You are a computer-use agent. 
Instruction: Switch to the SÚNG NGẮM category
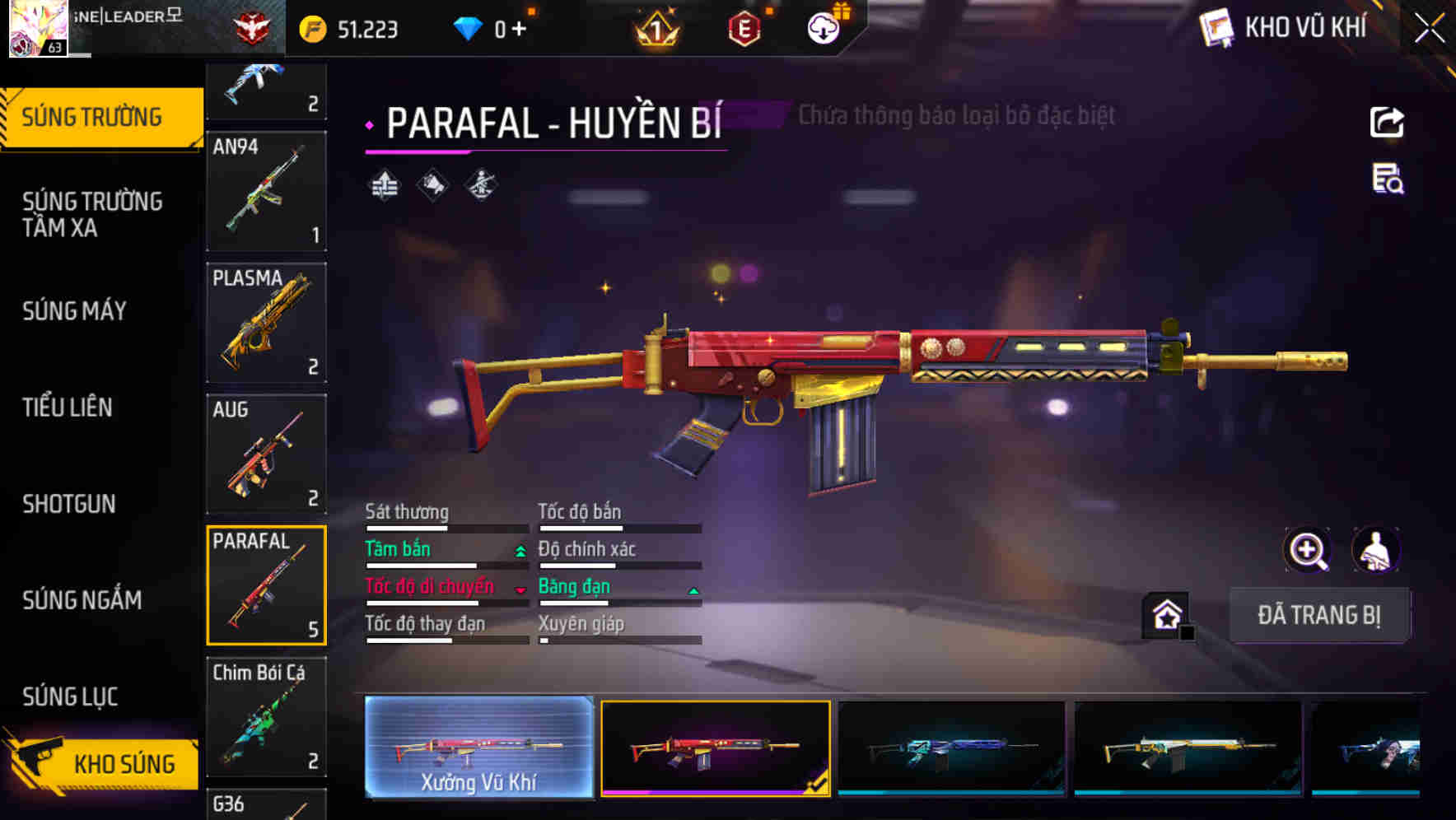[x=82, y=600]
